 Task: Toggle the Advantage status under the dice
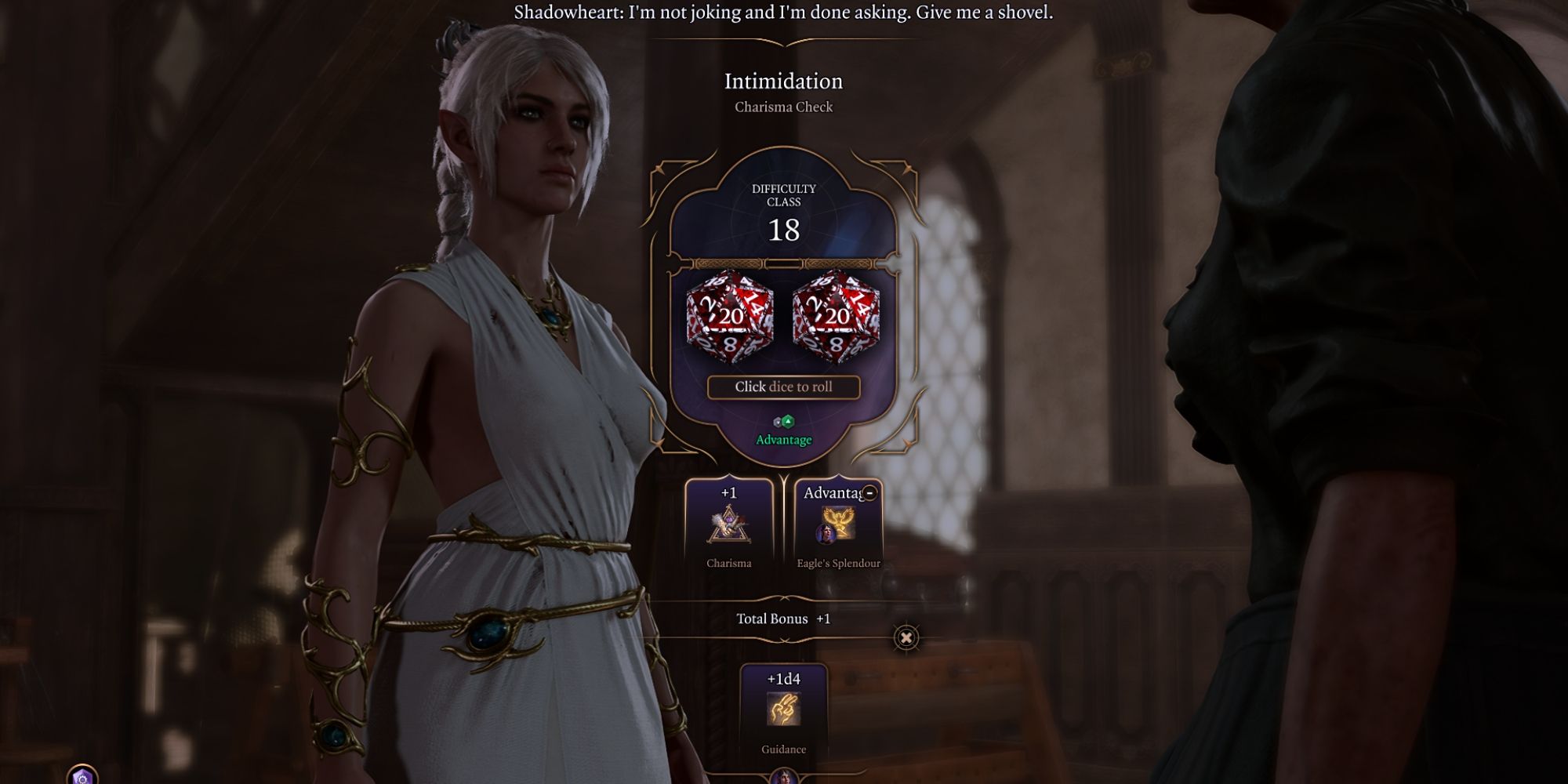click(786, 441)
